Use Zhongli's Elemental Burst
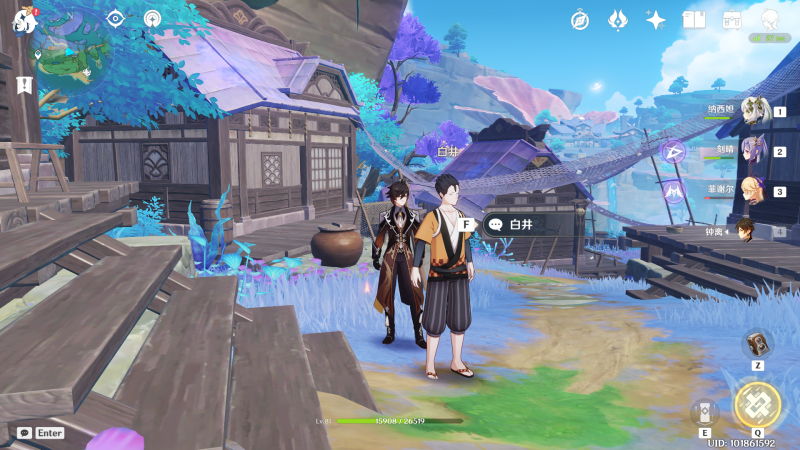Viewport: 800px width, 450px height. click(757, 404)
